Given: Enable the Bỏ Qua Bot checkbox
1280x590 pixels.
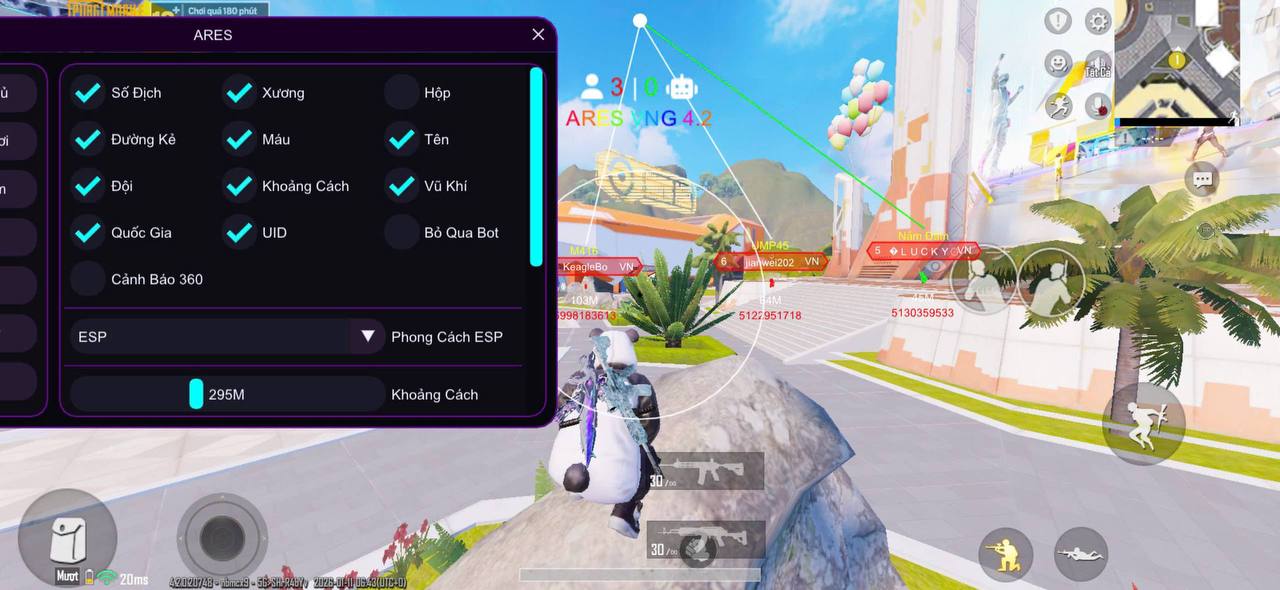Looking at the screenshot, I should [401, 232].
